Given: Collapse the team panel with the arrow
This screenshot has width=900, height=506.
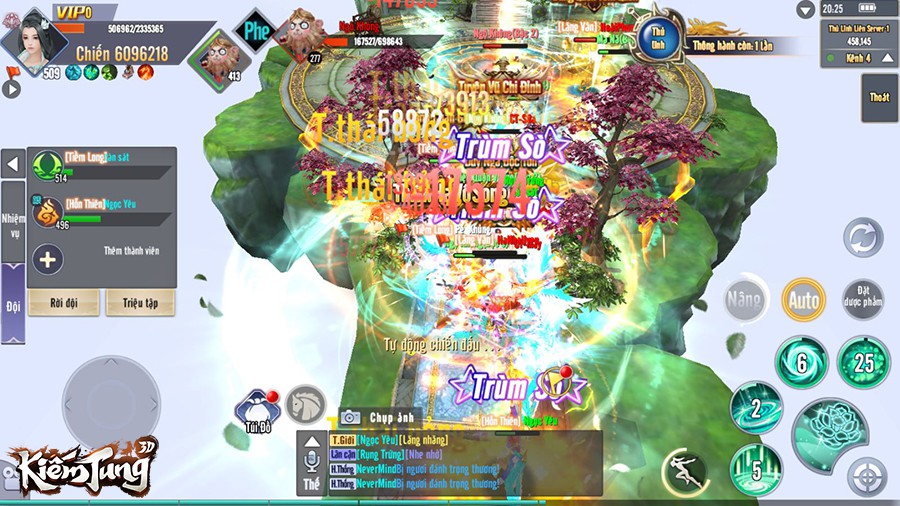Looking at the screenshot, I should [x=12, y=164].
